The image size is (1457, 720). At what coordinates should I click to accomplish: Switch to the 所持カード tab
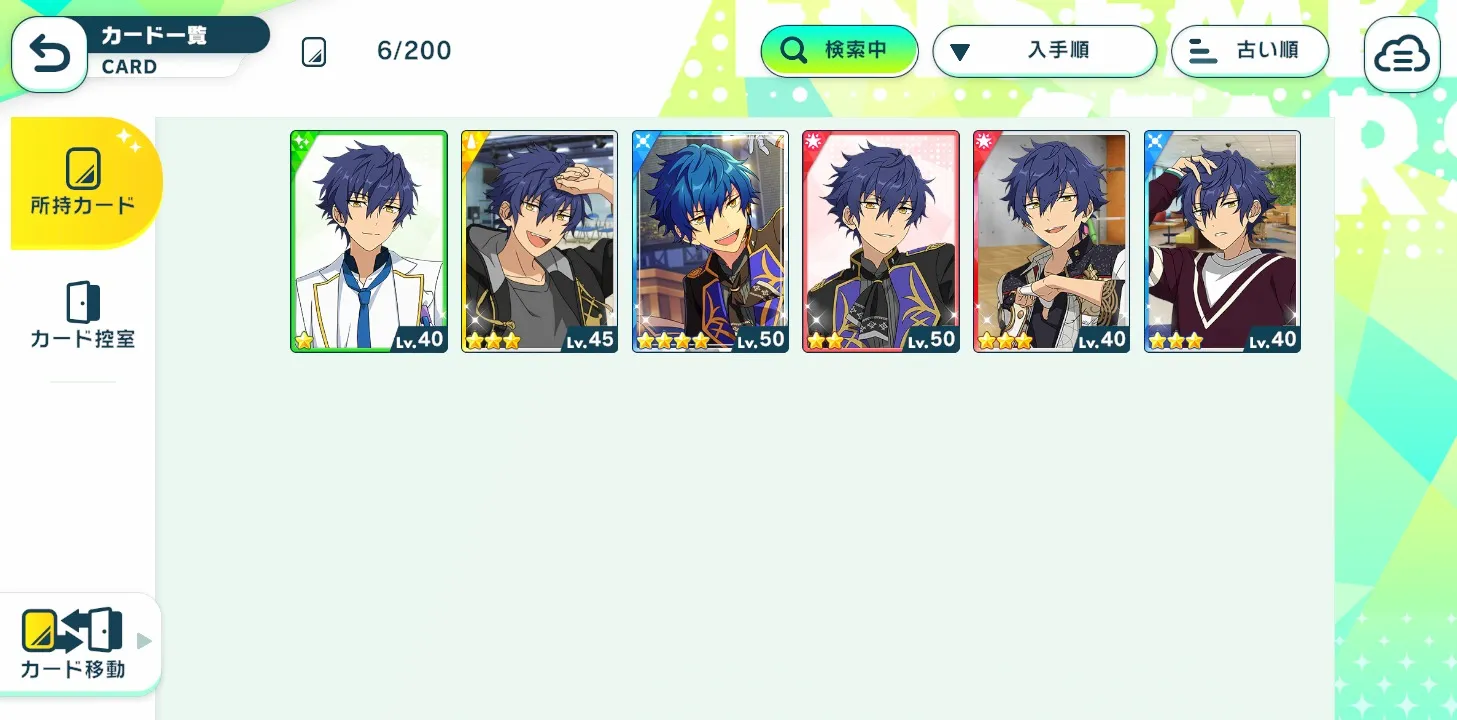pyautogui.click(x=83, y=183)
